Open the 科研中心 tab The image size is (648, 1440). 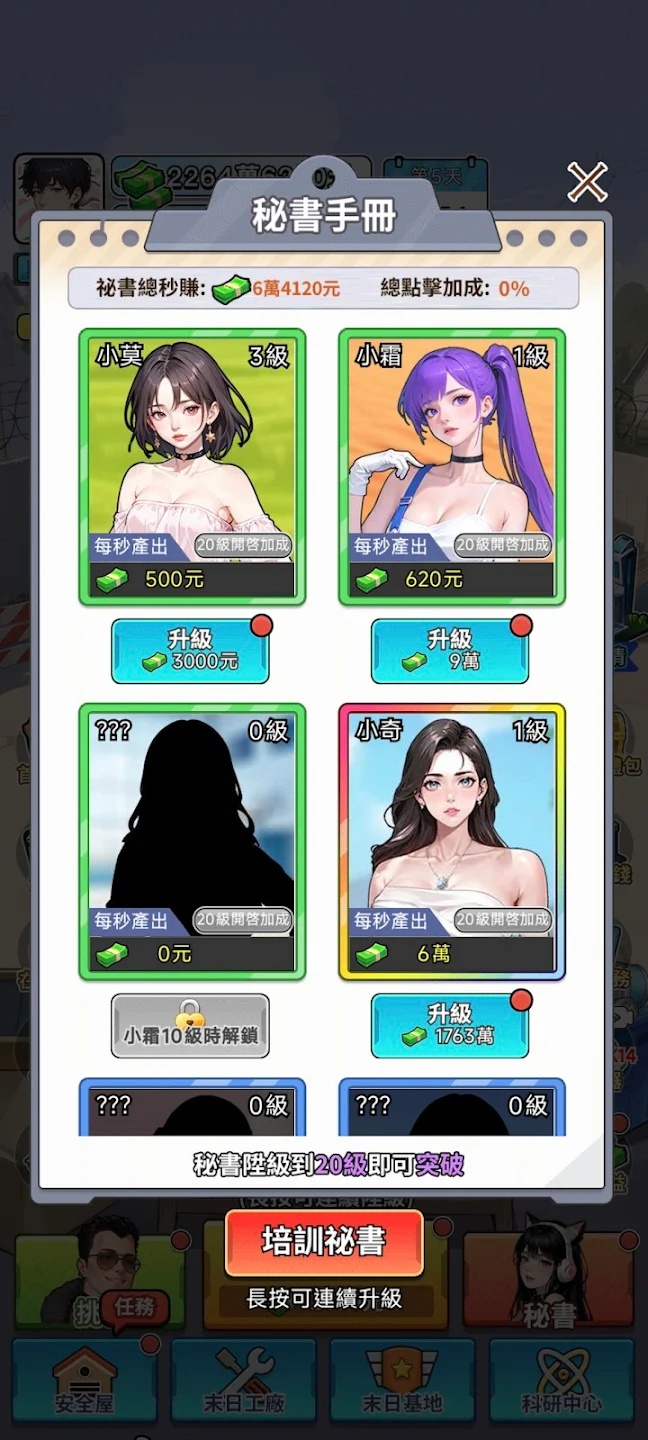click(x=562, y=1382)
